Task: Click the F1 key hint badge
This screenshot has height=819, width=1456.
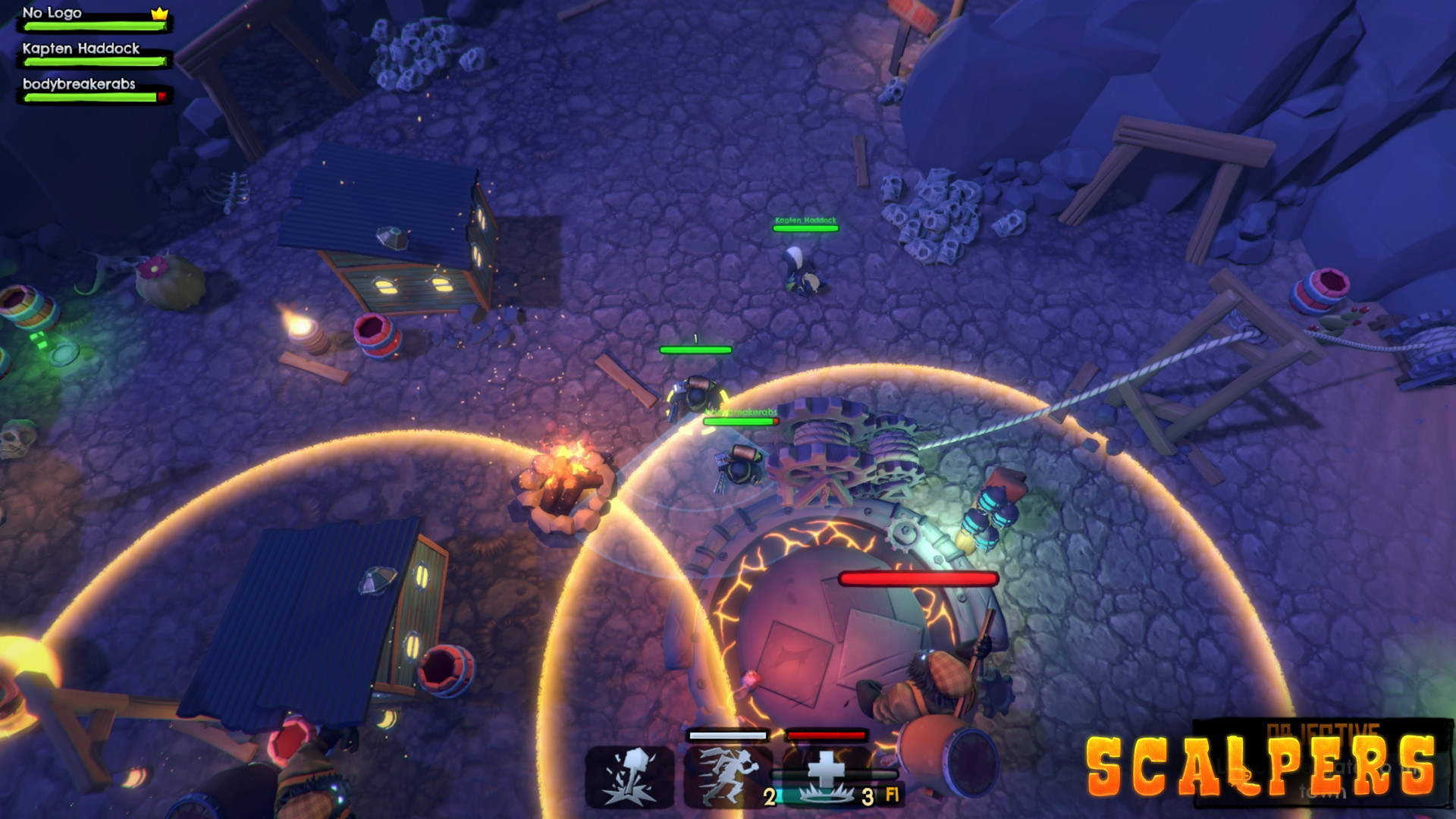Action: [893, 796]
